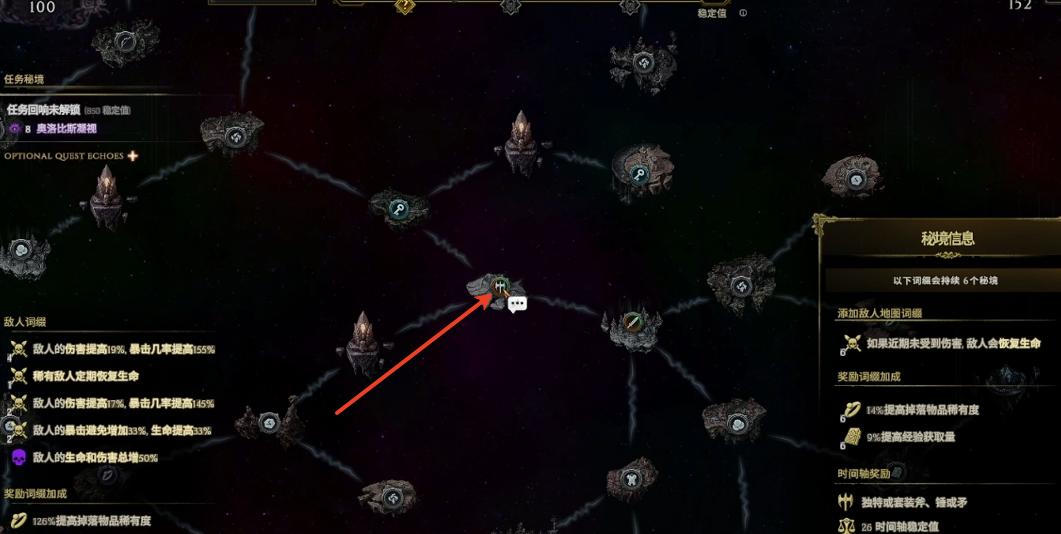This screenshot has width=1061, height=534.
Task: Expand the Optional Quest Echoes list
Action: coord(132,156)
